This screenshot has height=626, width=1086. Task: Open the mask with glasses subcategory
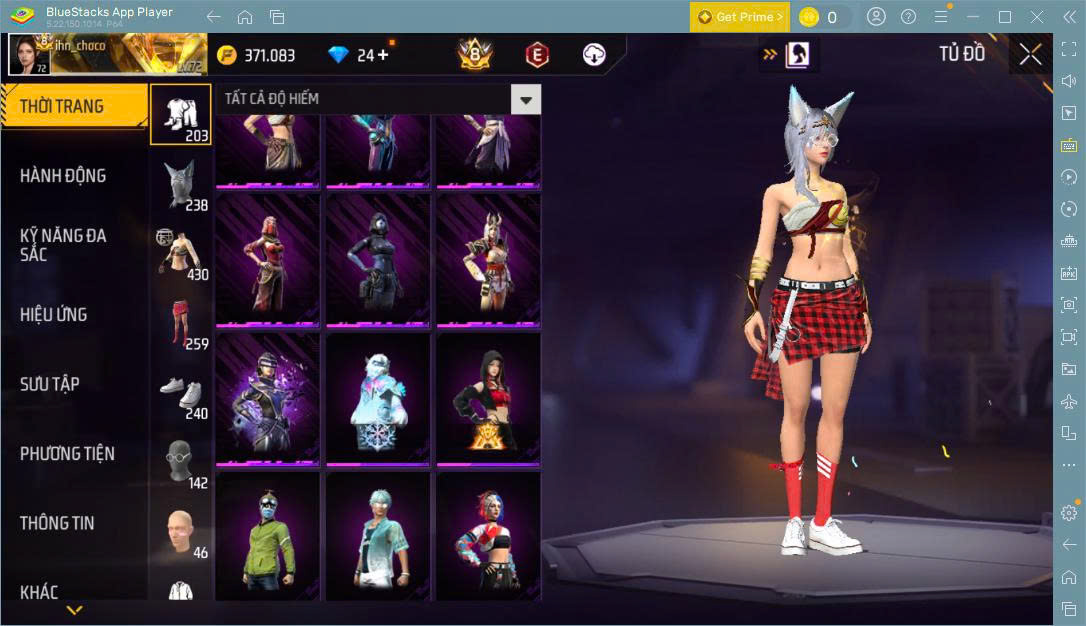[x=181, y=462]
